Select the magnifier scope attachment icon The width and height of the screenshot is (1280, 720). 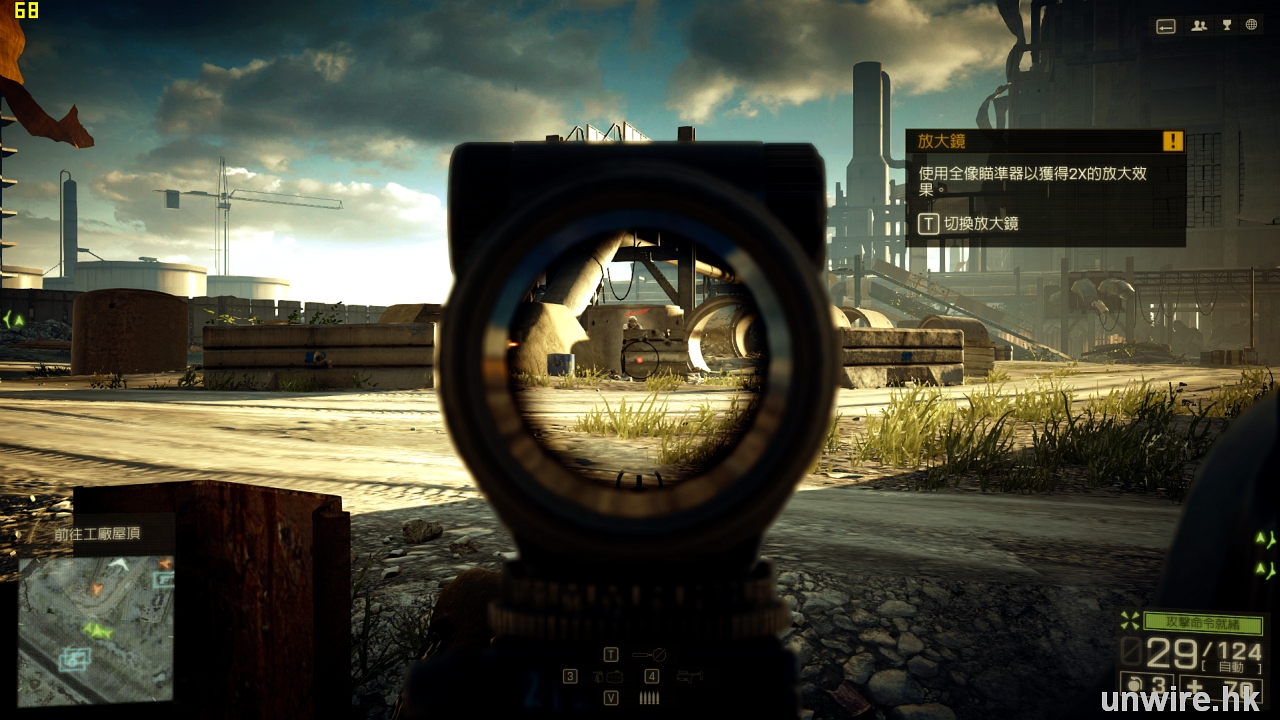(x=649, y=655)
